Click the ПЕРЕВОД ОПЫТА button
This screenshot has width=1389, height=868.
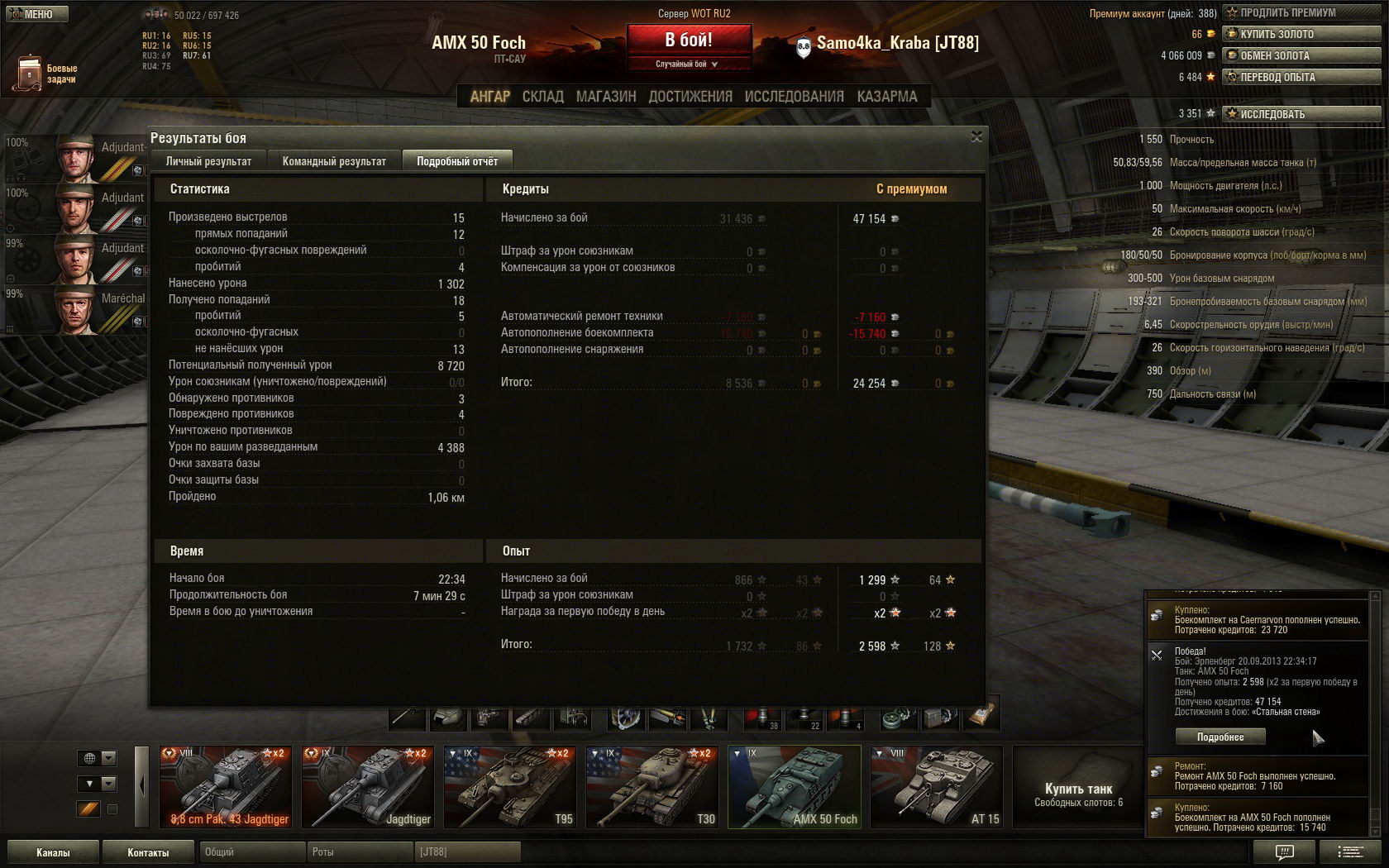click(1302, 77)
